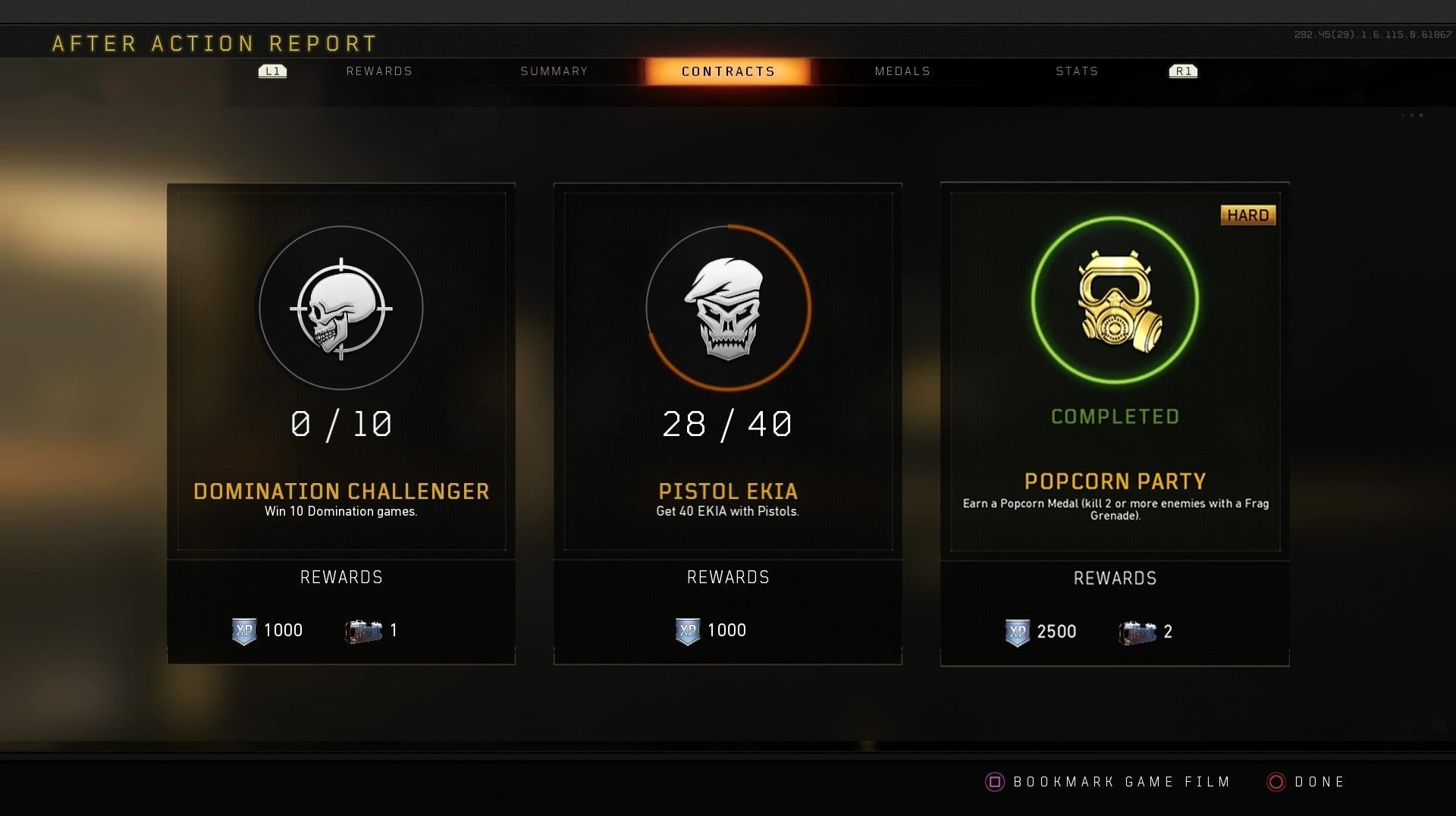
Task: Open the Summary tab
Action: click(x=554, y=71)
